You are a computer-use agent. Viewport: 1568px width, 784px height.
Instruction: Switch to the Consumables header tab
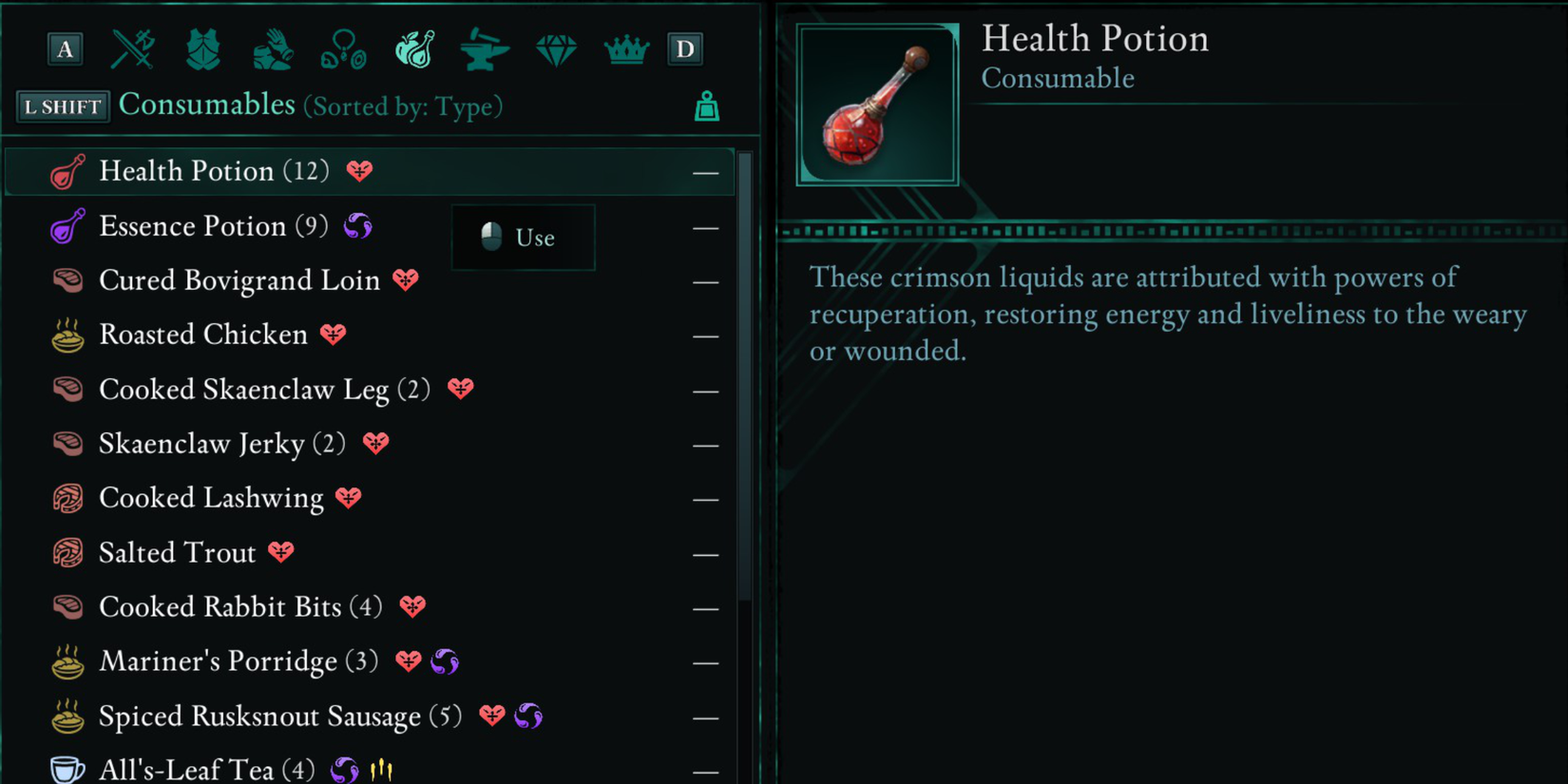pyautogui.click(x=206, y=105)
